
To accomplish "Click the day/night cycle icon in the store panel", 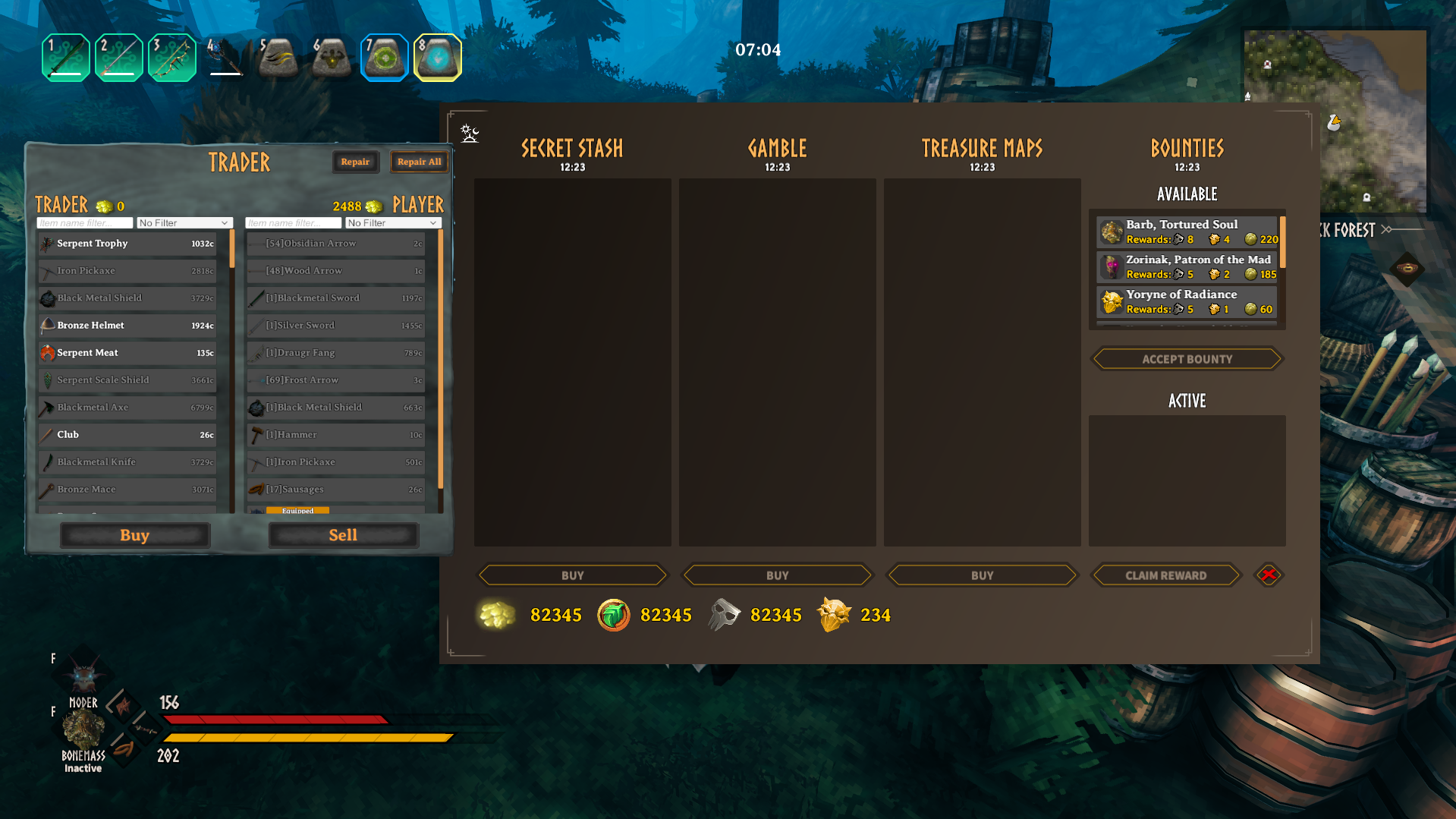I will click(469, 132).
